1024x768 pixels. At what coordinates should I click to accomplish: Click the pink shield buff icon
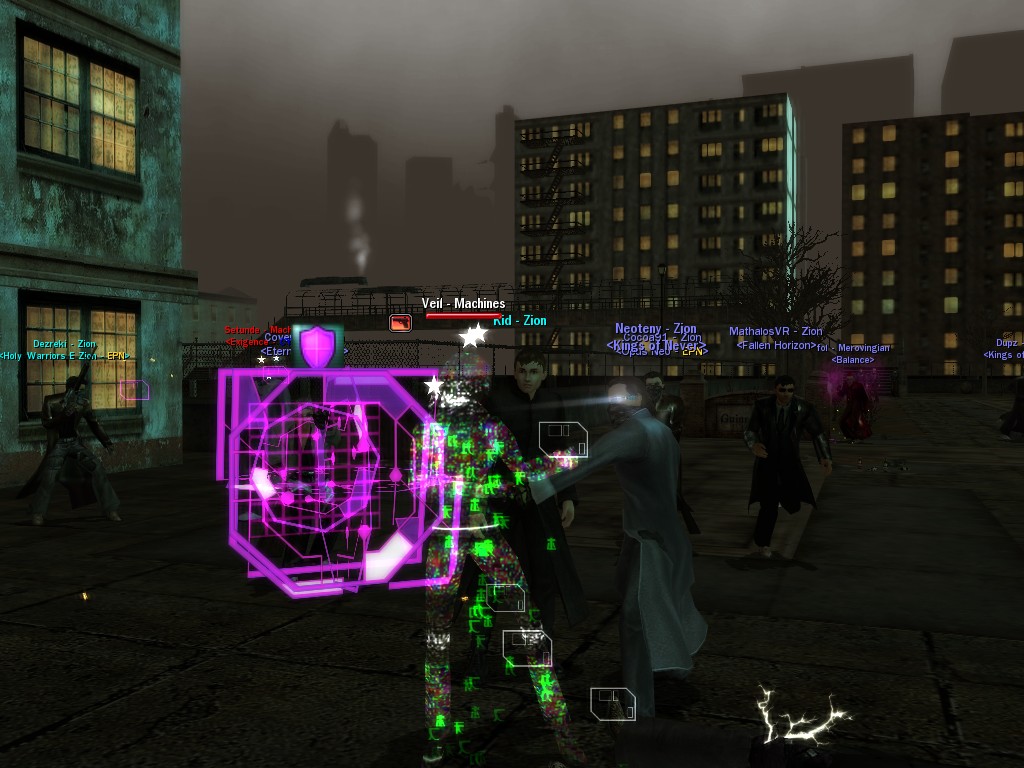click(318, 345)
